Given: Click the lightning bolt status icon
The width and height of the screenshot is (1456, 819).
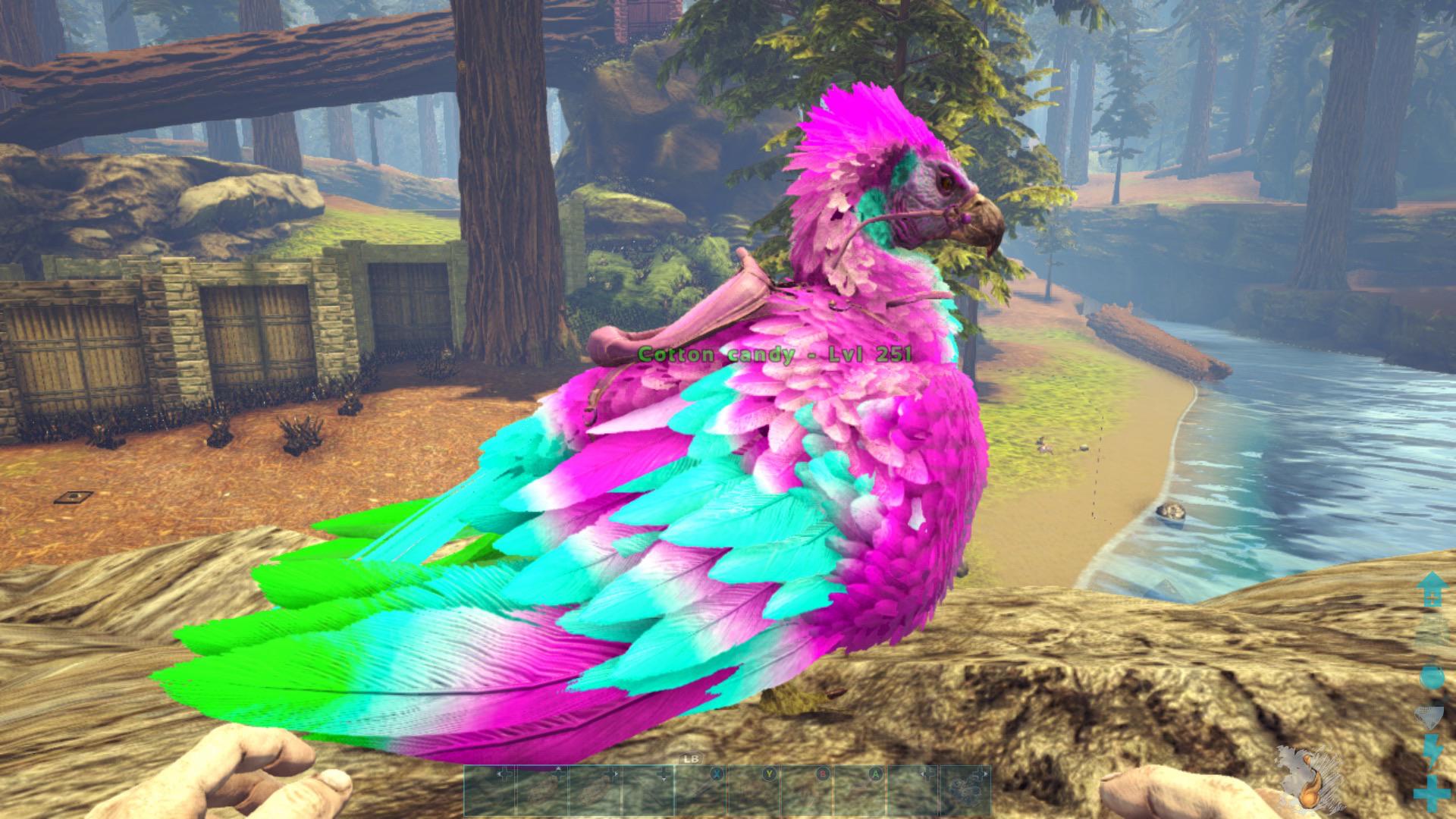Looking at the screenshot, I should coord(1432,751).
